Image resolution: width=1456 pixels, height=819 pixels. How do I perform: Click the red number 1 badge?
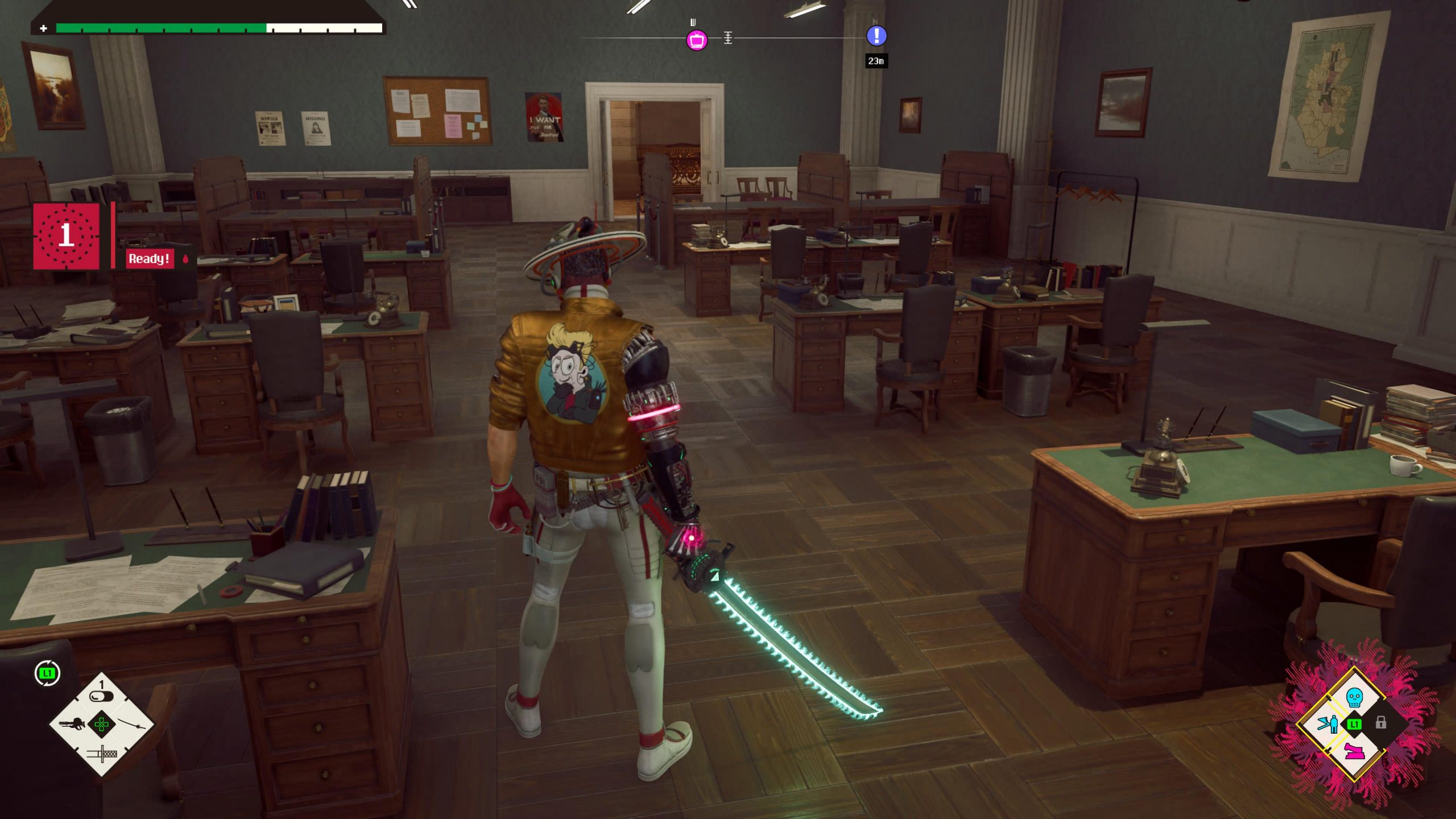click(66, 236)
